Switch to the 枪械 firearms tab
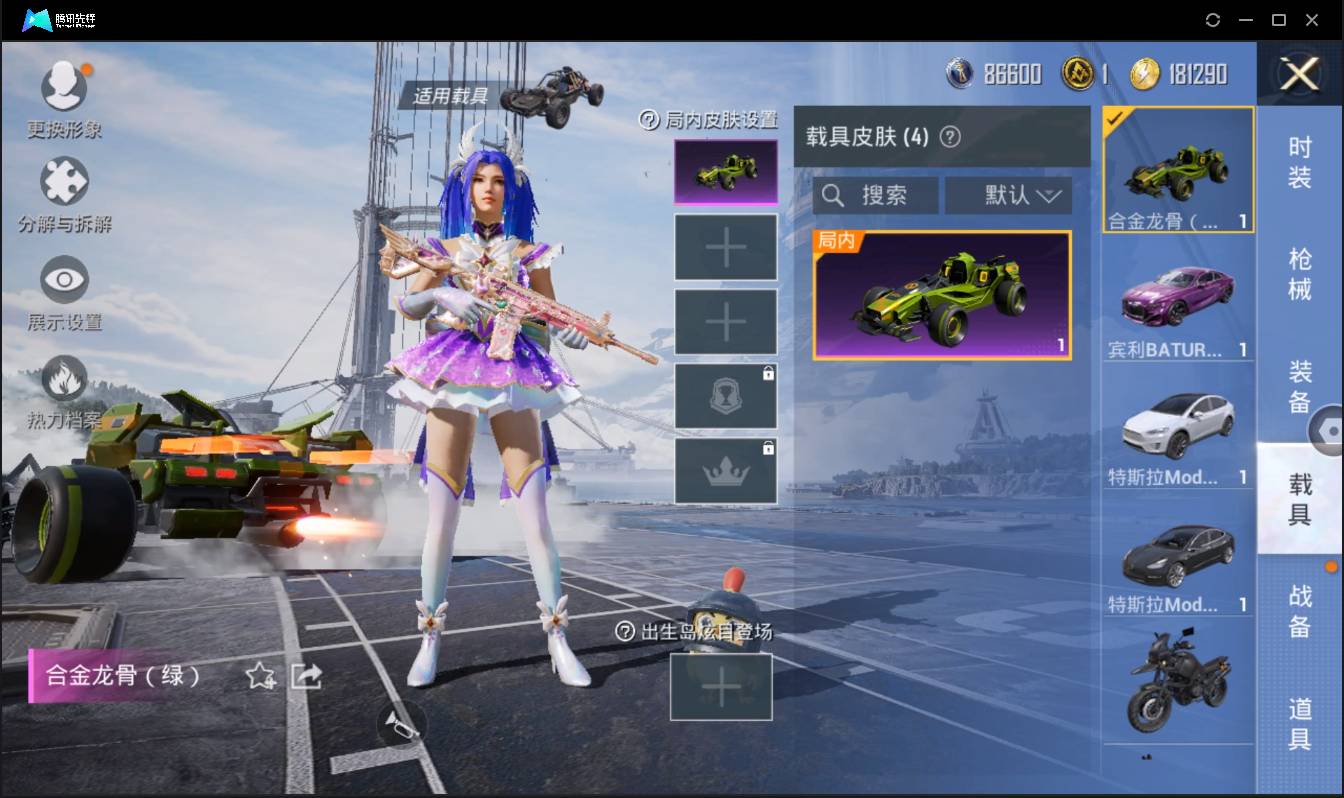This screenshot has width=1344, height=798. 1299,274
